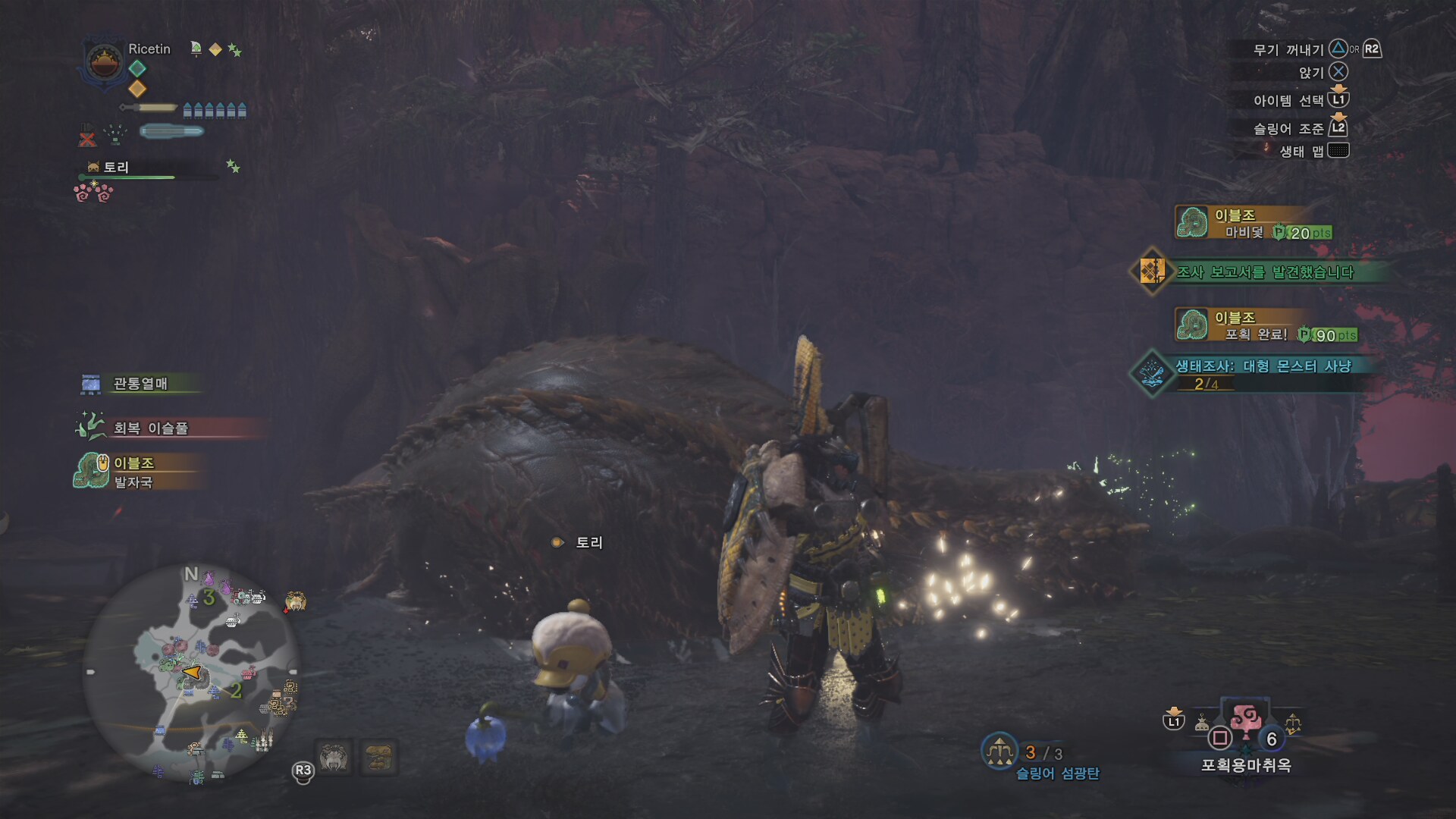Open the 조사 보고서를 발견했습니다 notification
1456x819 pixels.
click(x=1262, y=271)
